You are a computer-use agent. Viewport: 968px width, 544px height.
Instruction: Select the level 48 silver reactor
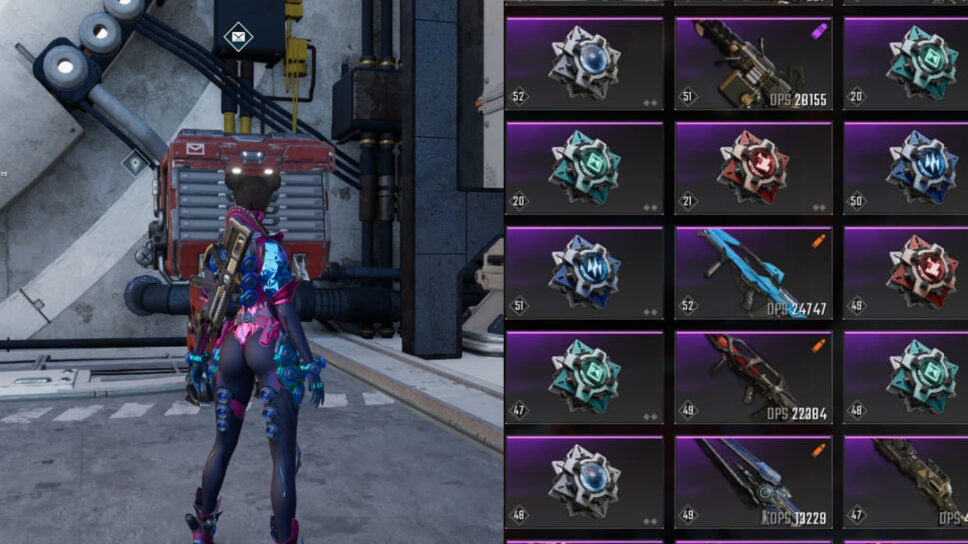click(584, 483)
